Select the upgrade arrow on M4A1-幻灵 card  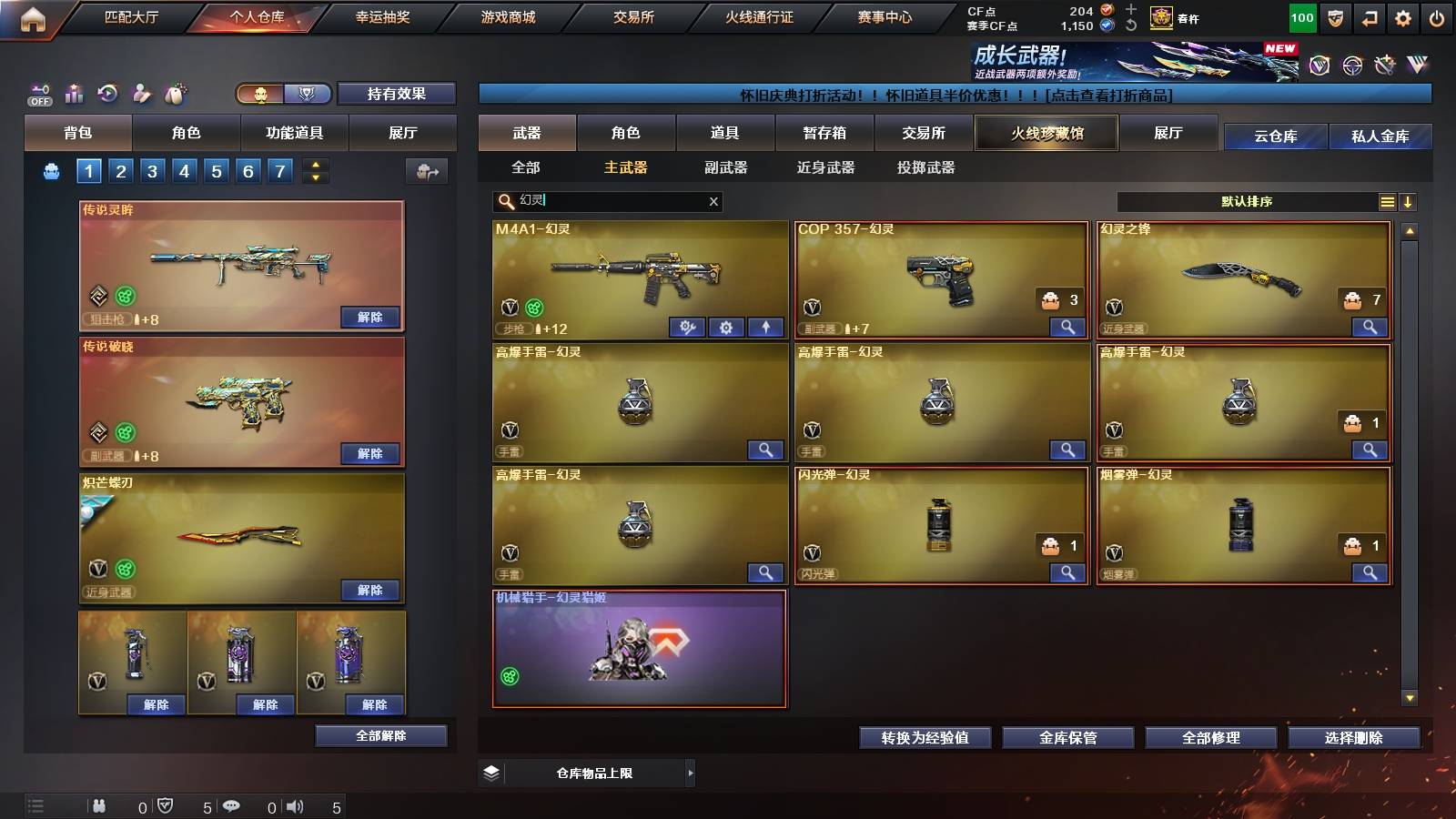coord(765,327)
